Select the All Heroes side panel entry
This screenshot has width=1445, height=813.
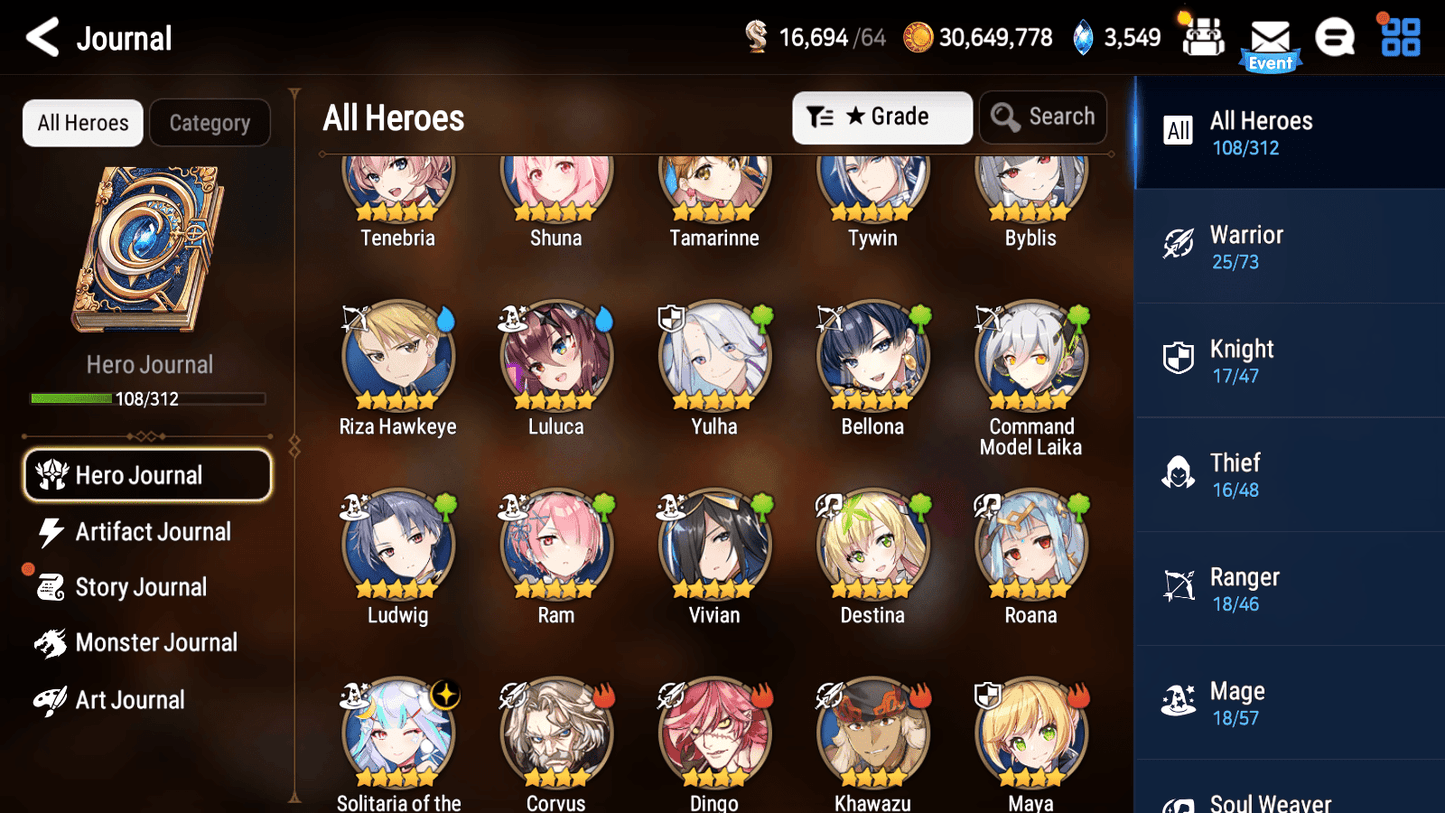1289,131
